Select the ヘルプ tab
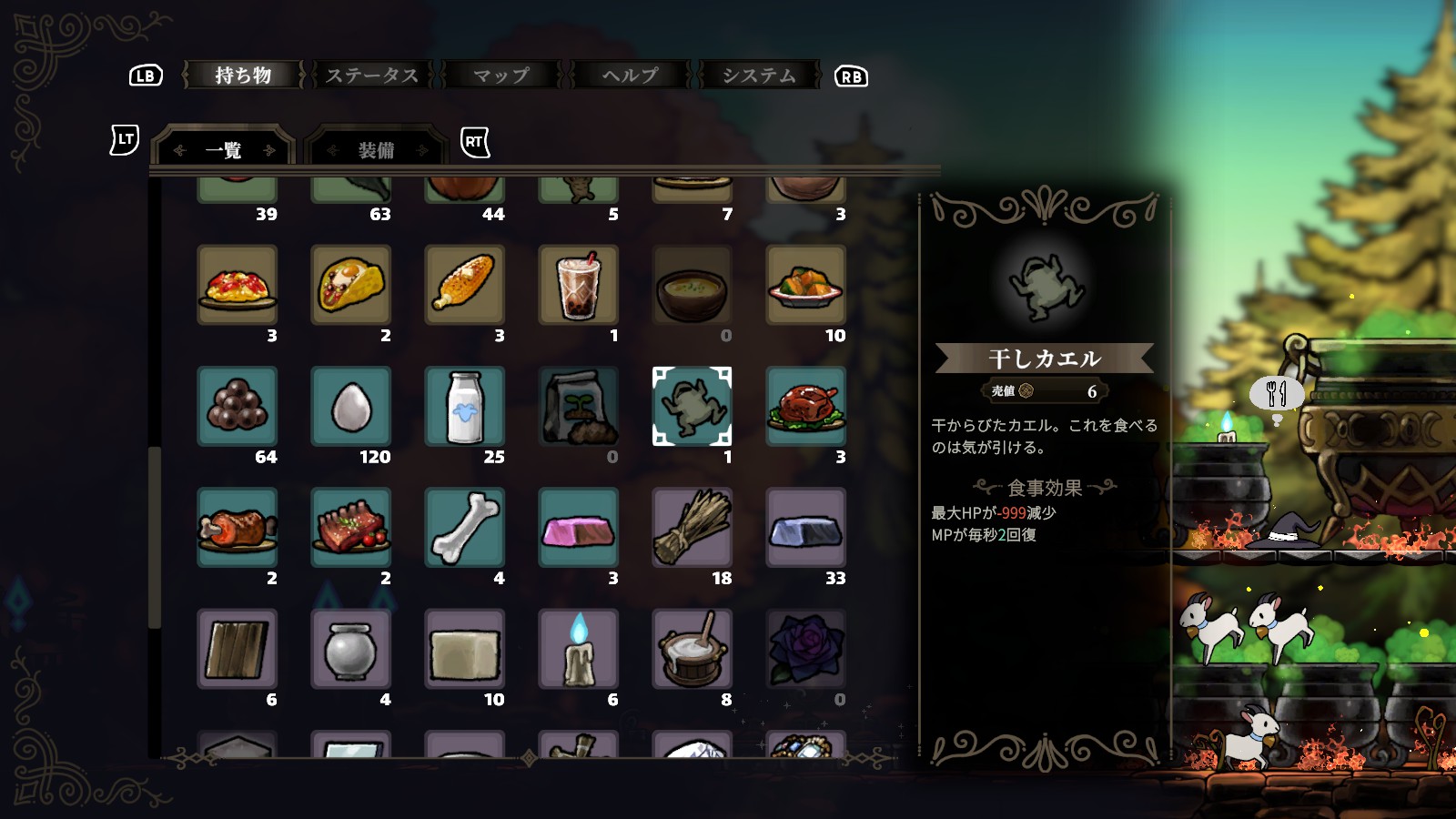The image size is (1456, 819). point(630,76)
